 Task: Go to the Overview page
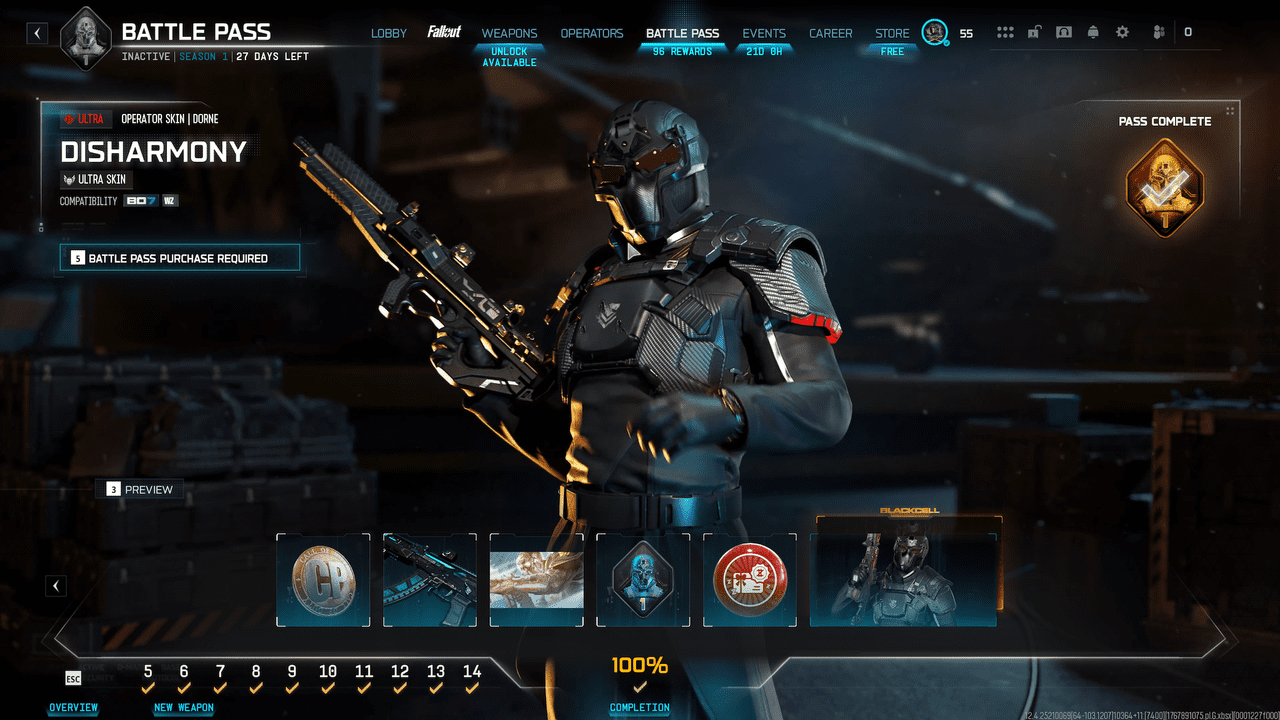click(73, 707)
